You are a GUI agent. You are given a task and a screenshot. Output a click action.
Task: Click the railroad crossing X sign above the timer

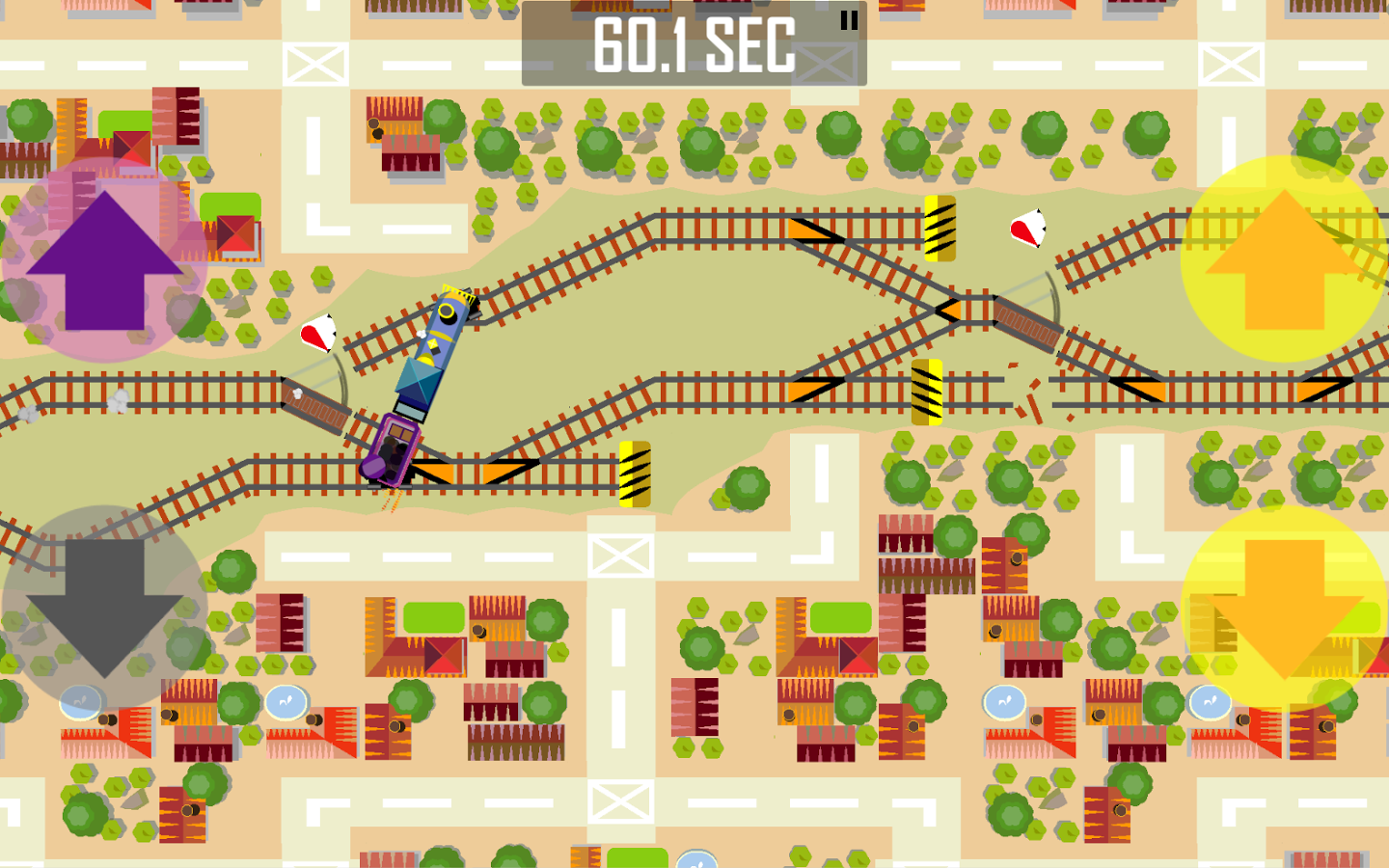[827, 65]
